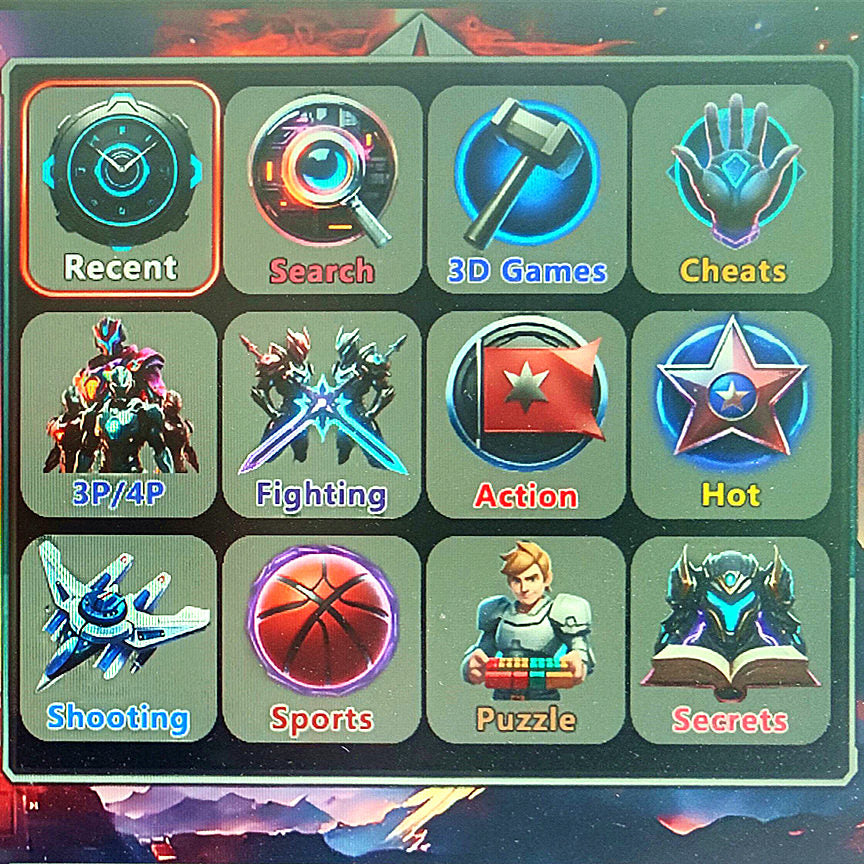Open the Action flag category
The height and width of the screenshot is (864, 864).
526,414
